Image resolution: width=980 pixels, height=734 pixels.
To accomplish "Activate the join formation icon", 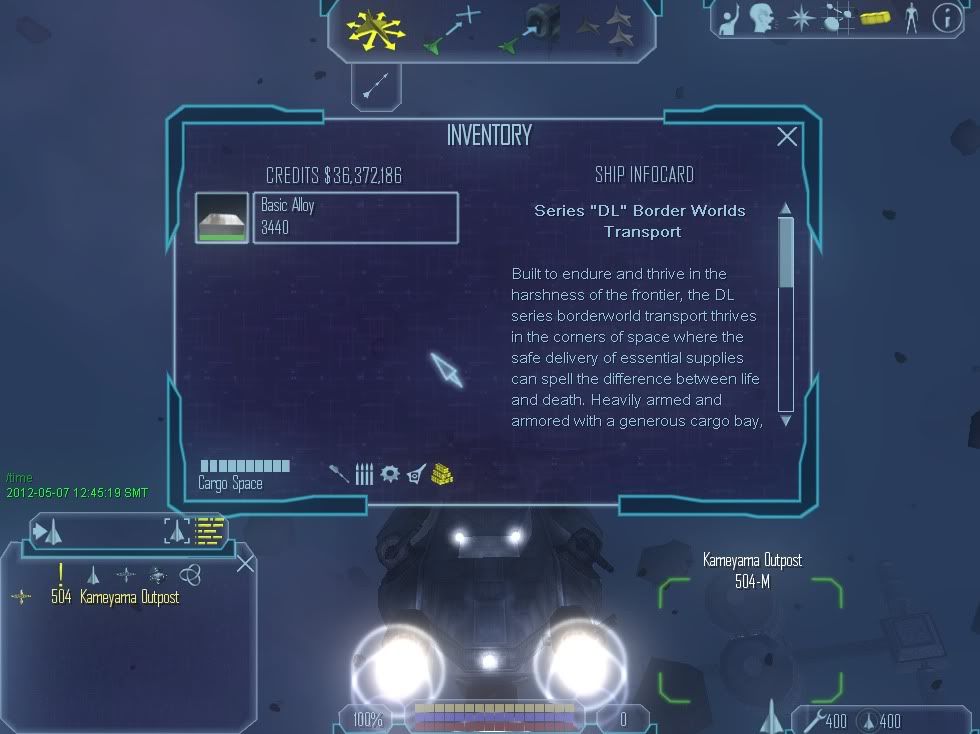I will pos(608,27).
